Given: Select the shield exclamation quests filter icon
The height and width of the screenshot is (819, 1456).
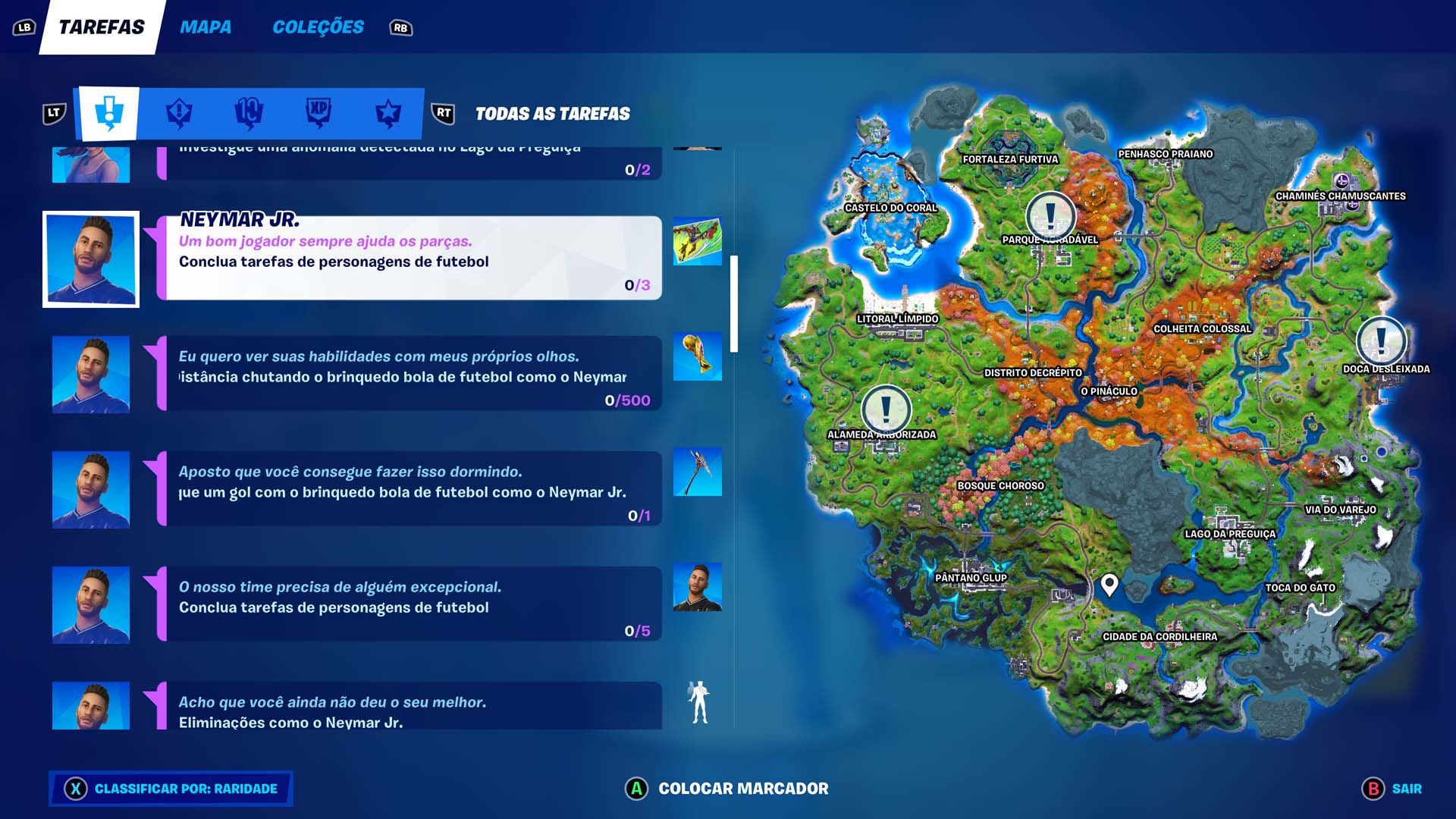Looking at the screenshot, I should coord(180,112).
